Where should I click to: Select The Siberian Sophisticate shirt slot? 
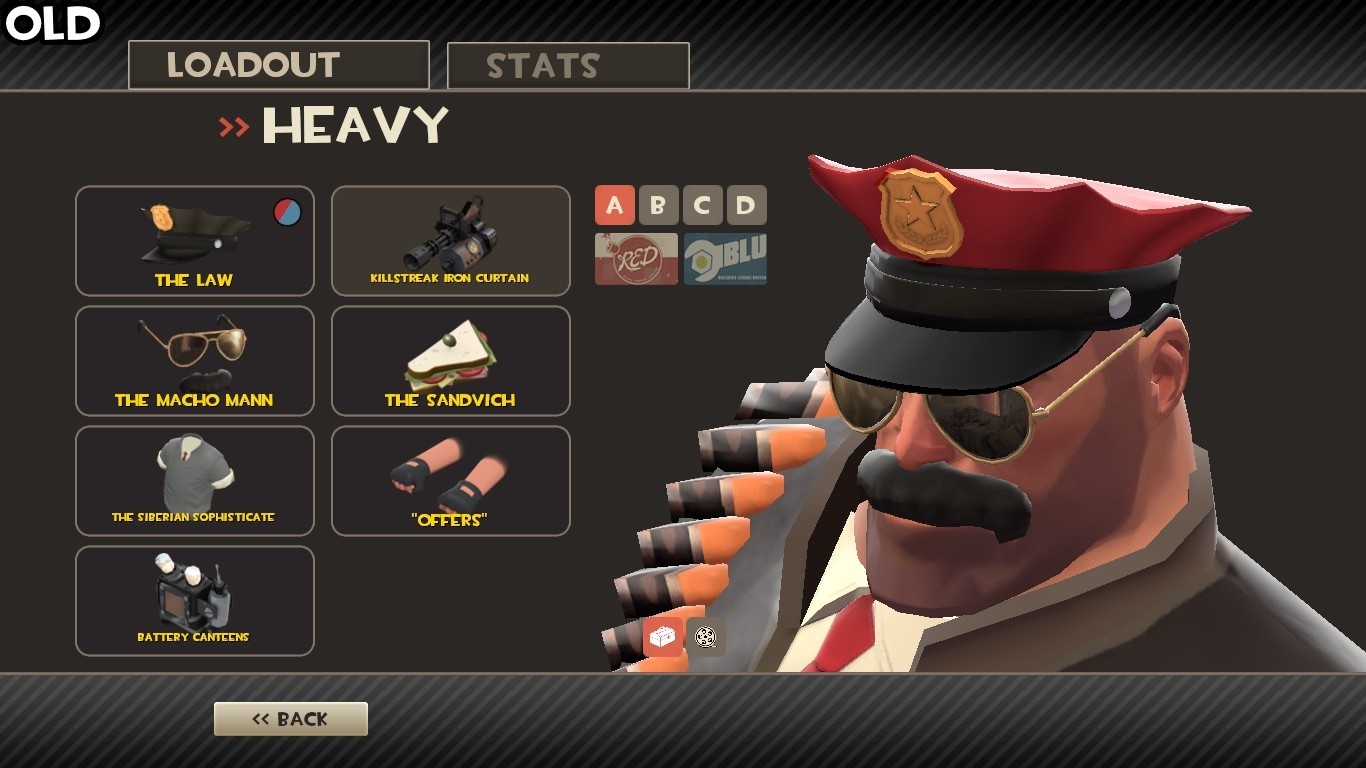pyautogui.click(x=193, y=480)
